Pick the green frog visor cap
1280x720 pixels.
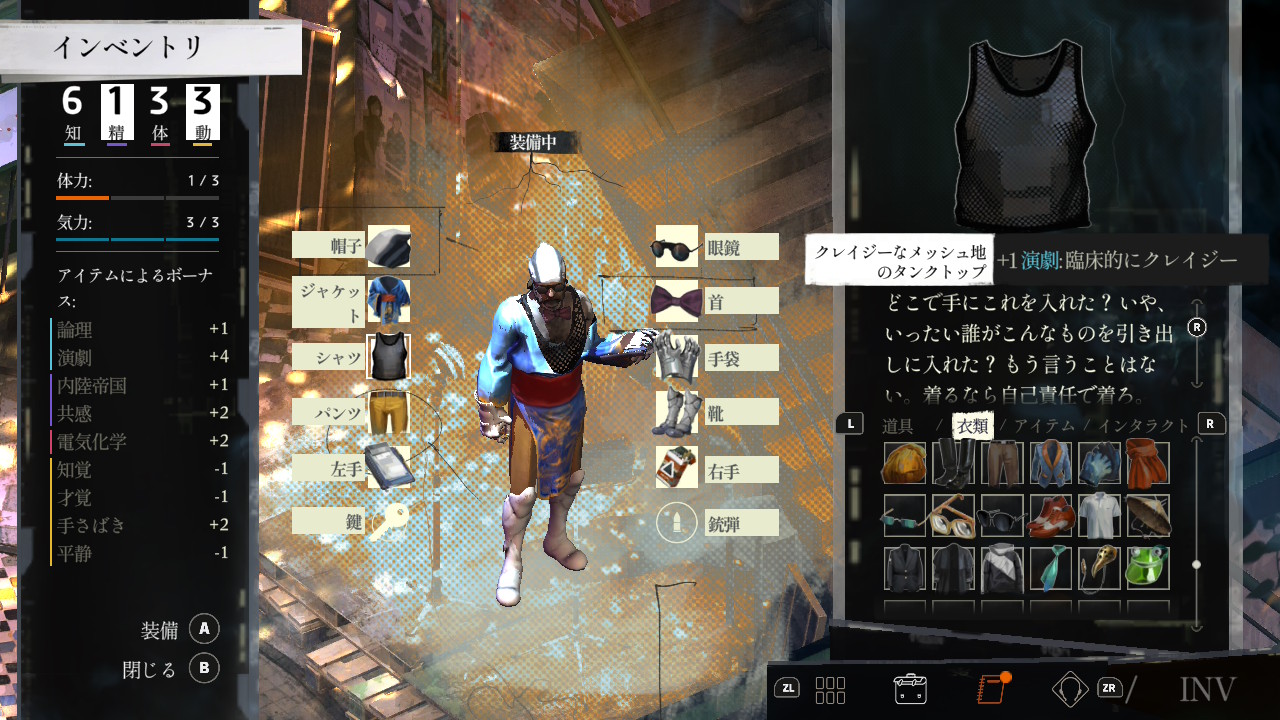[x=1146, y=568]
